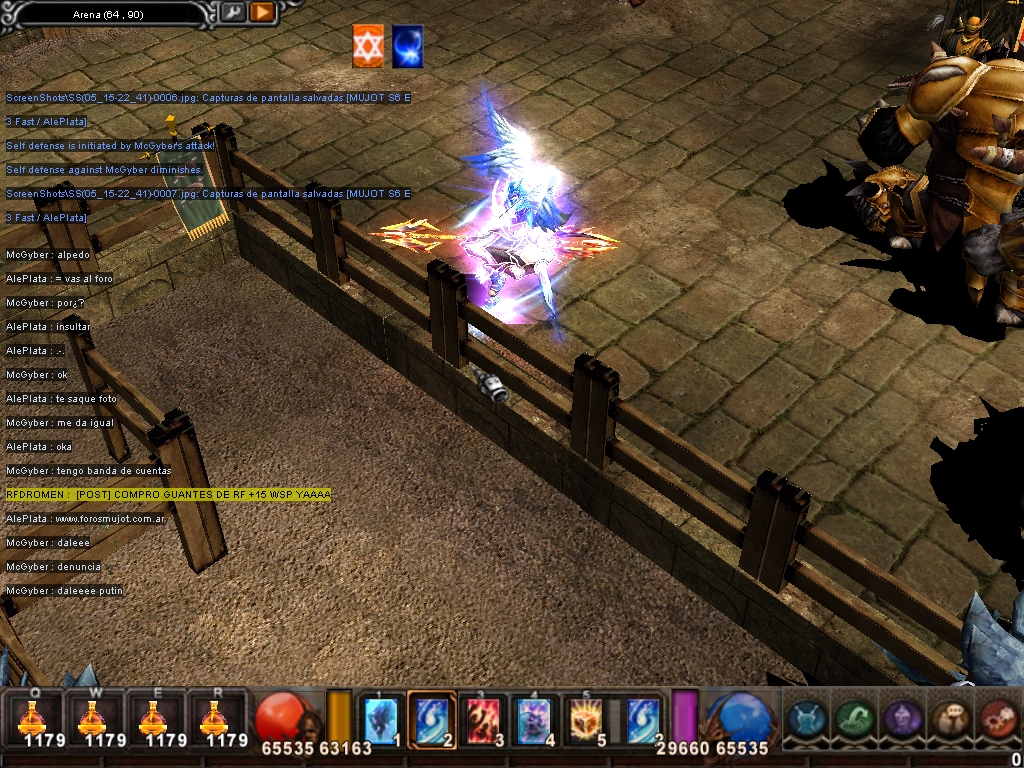Open the purple character menu icon
1024x768 pixels.
click(x=902, y=718)
